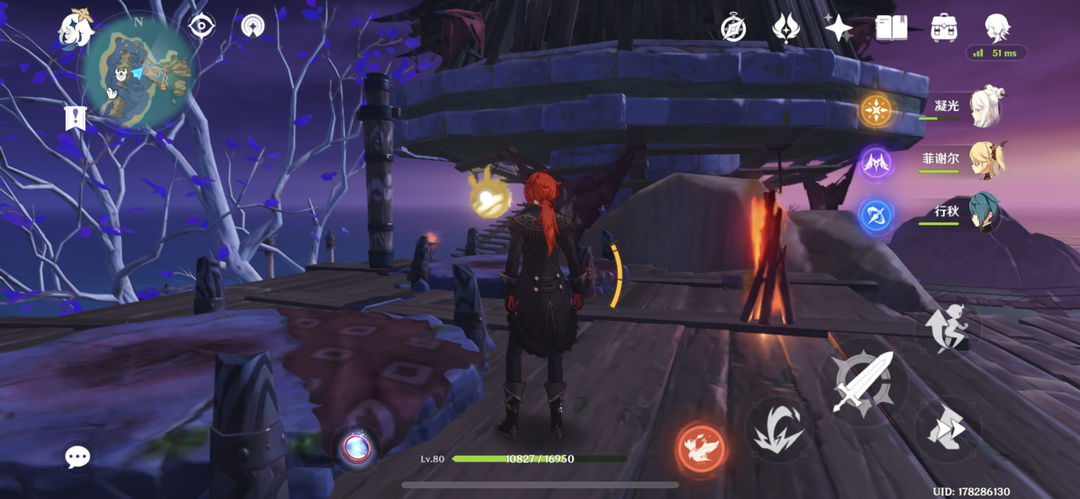Open the chat speech bubble
This screenshot has height=499, width=1080.
coord(77,457)
